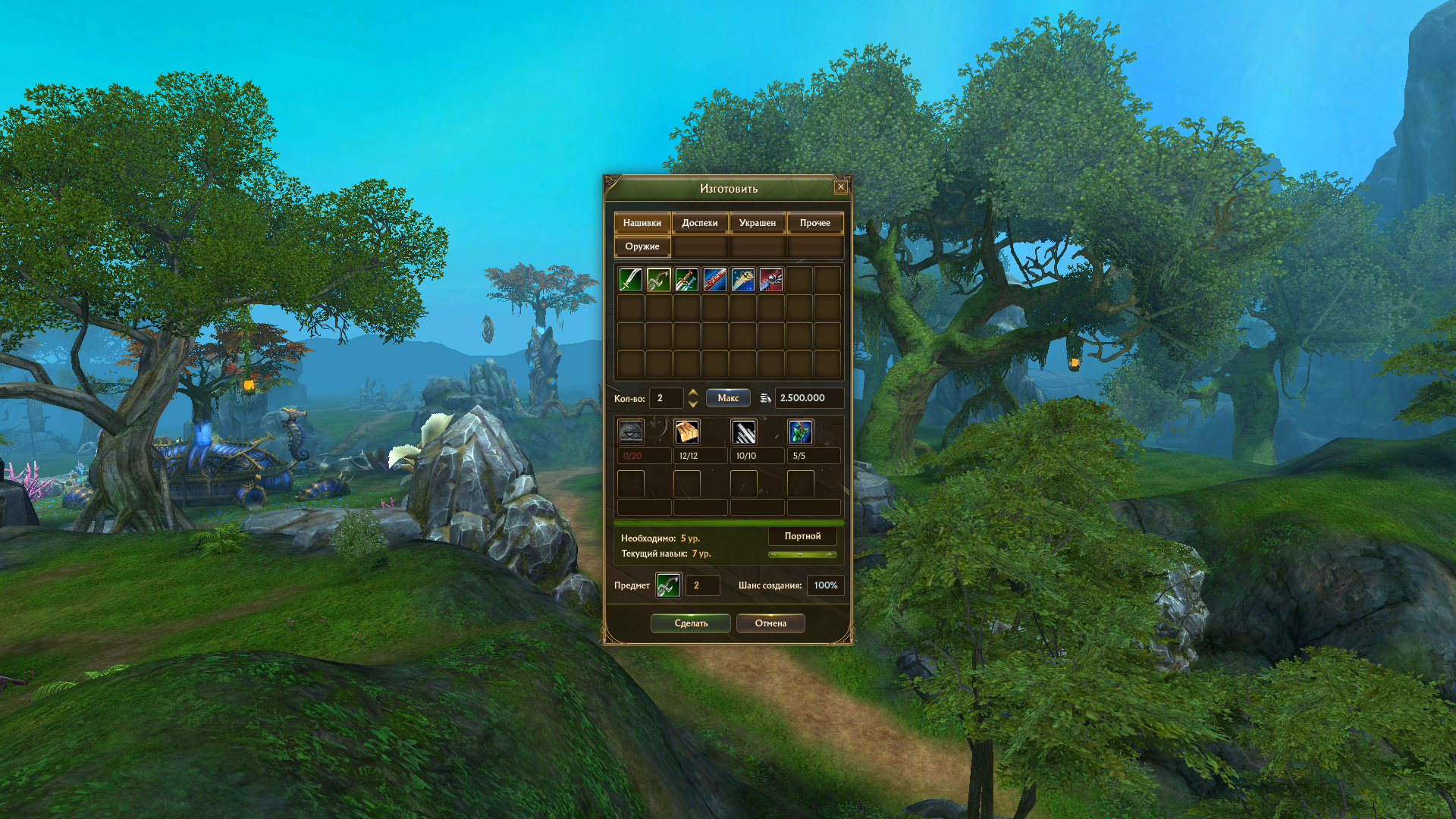The image size is (1456, 819).
Task: Set maximum quantity with Макс
Action: (x=728, y=398)
